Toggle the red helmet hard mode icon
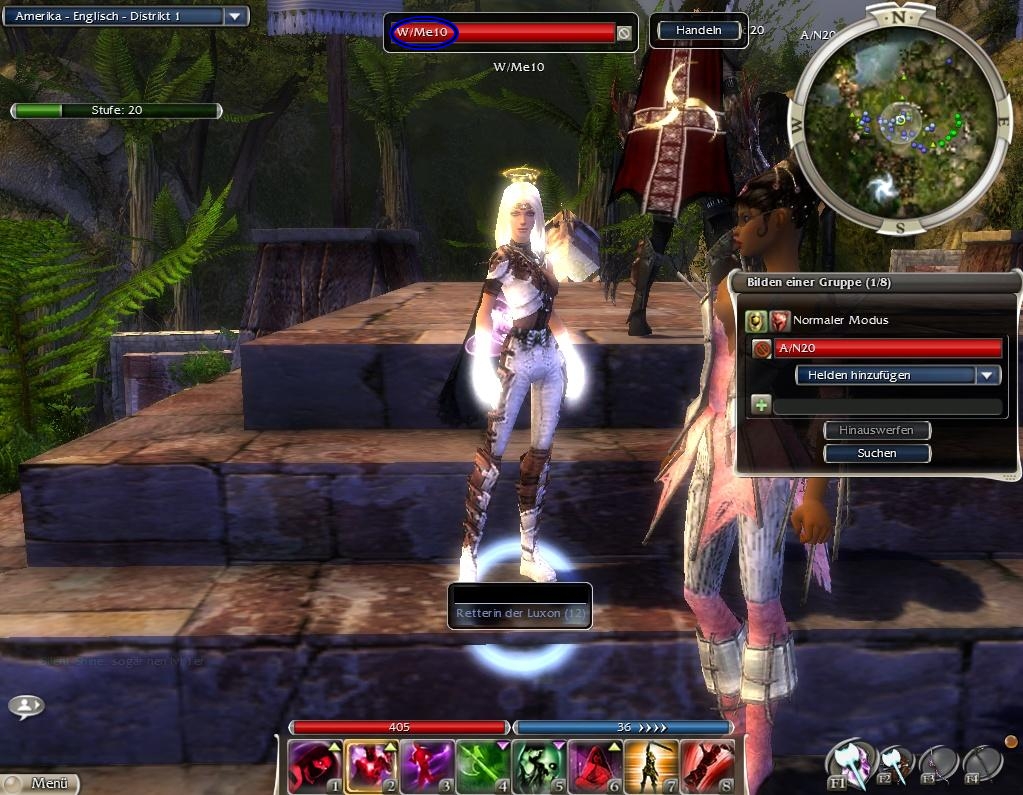This screenshot has height=795, width=1023. 780,321
